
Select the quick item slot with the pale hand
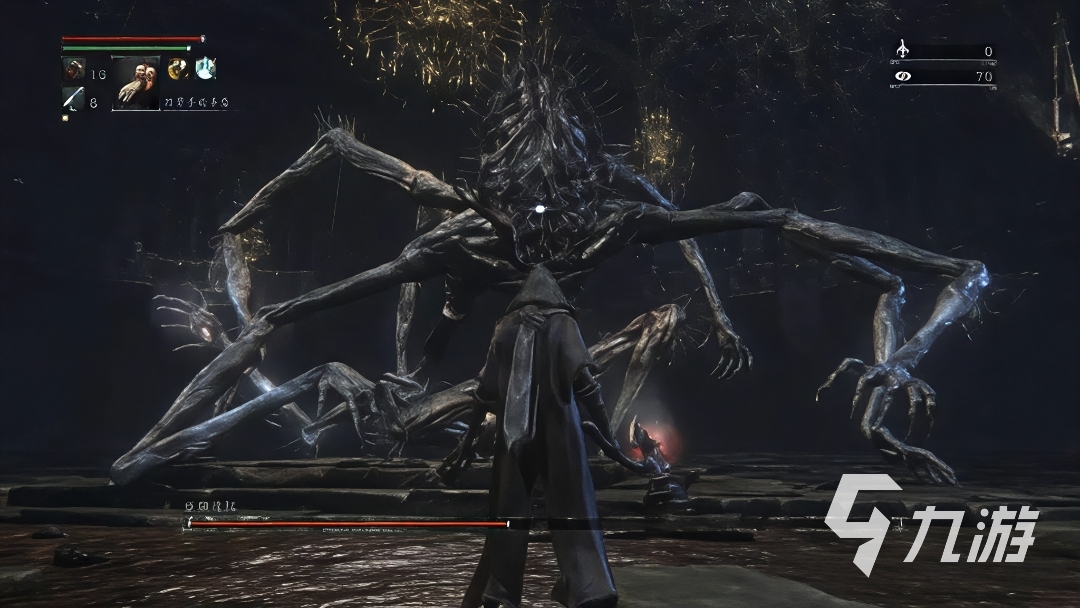point(135,82)
